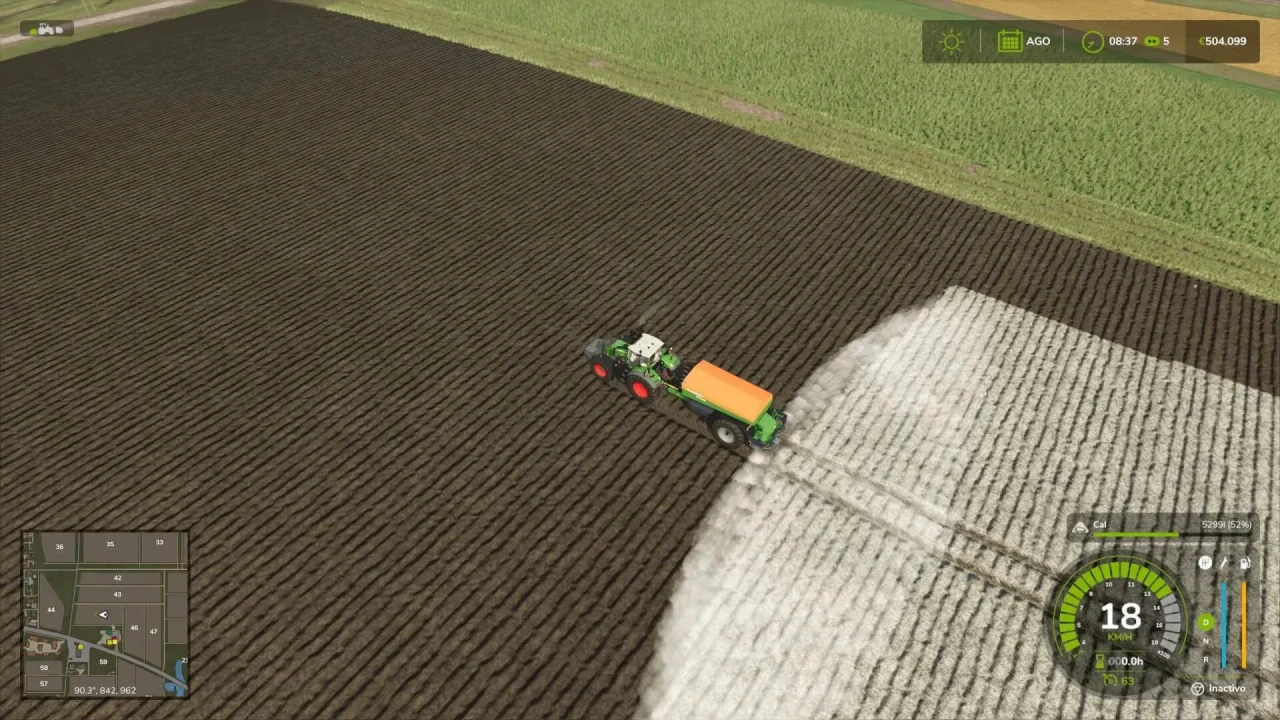Screen dimensions: 1280x720
Task: Click the €504.099 money display
Action: (1222, 41)
